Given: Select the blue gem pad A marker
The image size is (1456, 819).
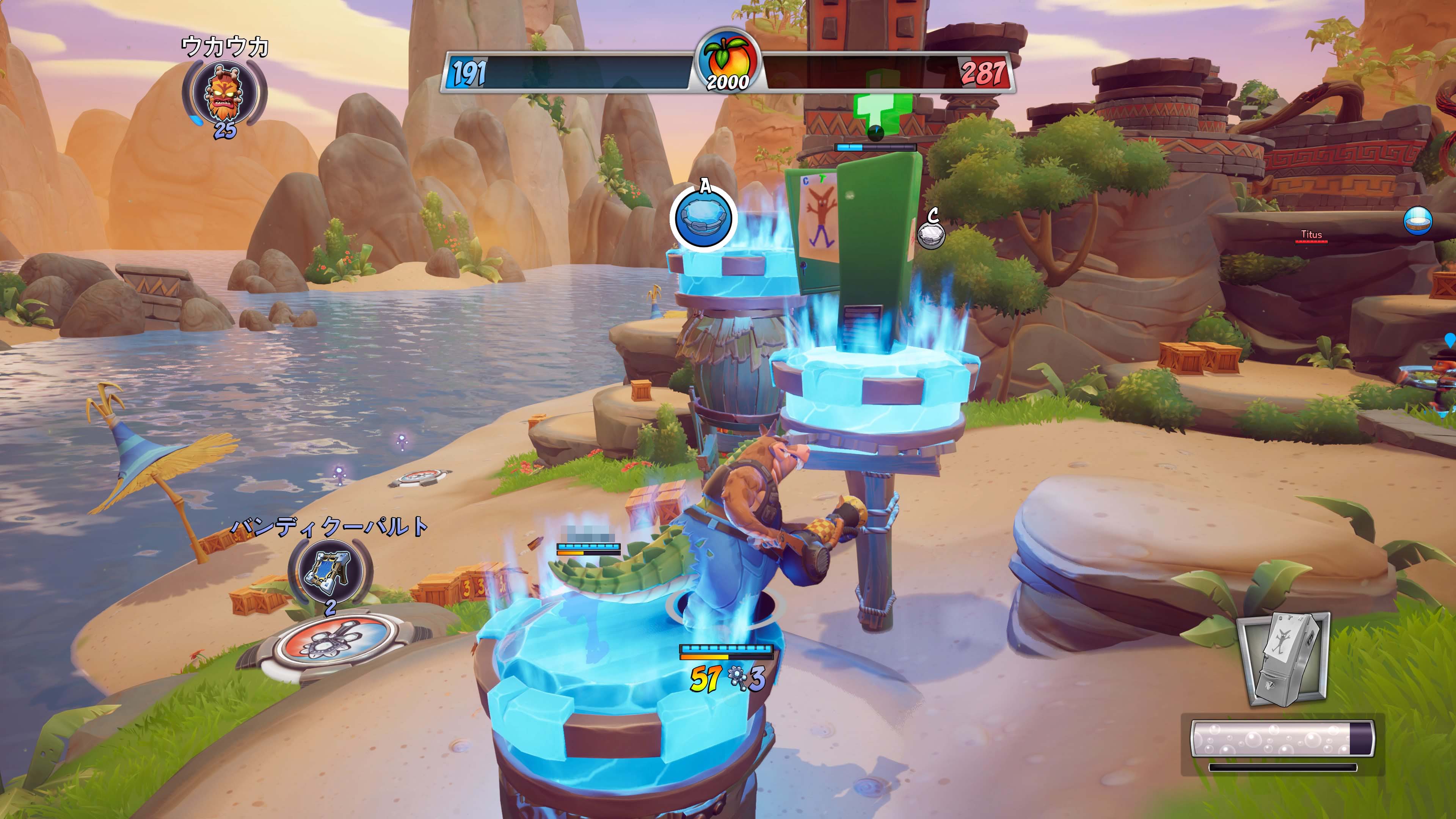Looking at the screenshot, I should point(704,218).
